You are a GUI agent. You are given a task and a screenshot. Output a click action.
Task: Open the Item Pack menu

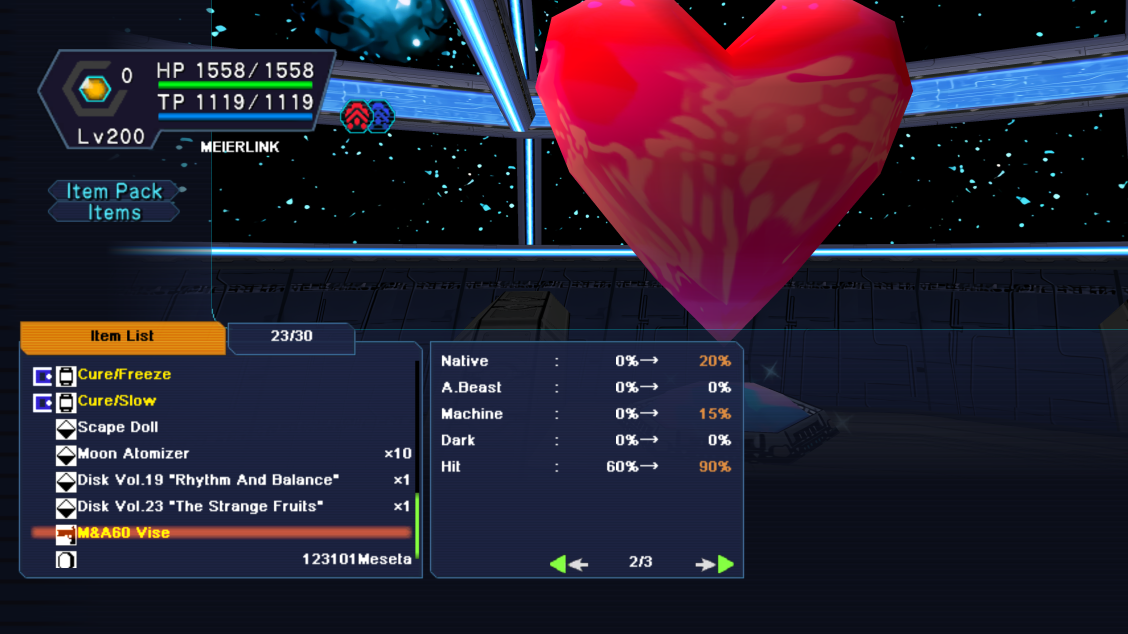(x=114, y=191)
